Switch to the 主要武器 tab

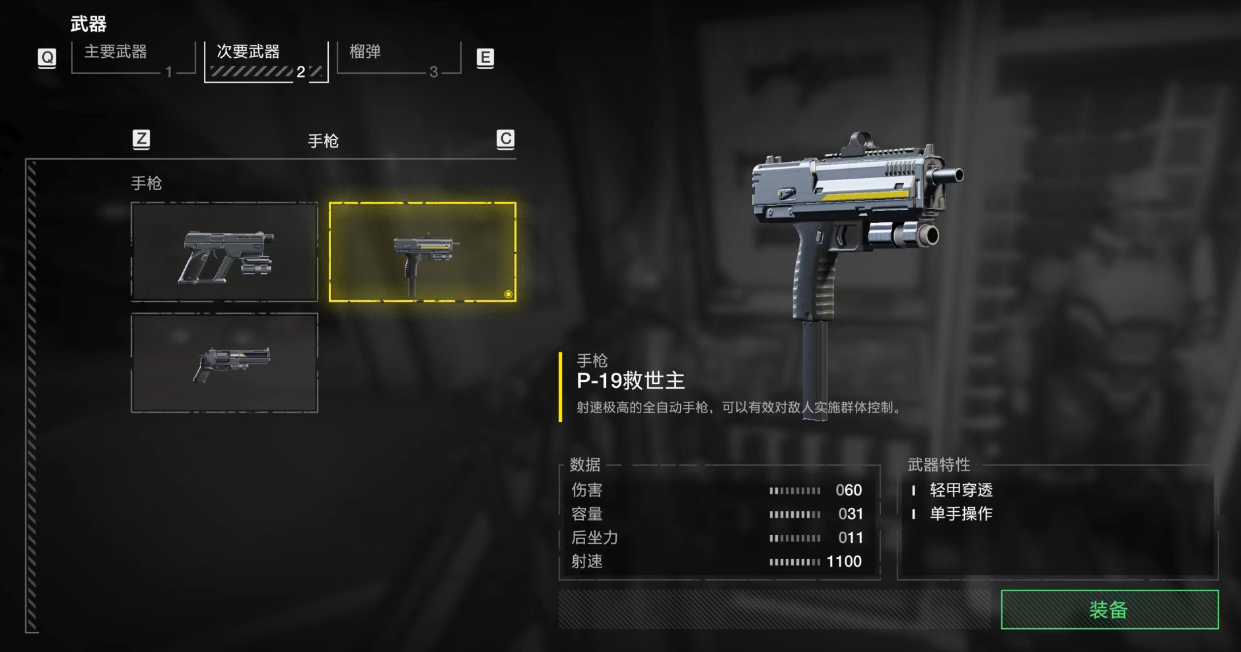[x=128, y=58]
